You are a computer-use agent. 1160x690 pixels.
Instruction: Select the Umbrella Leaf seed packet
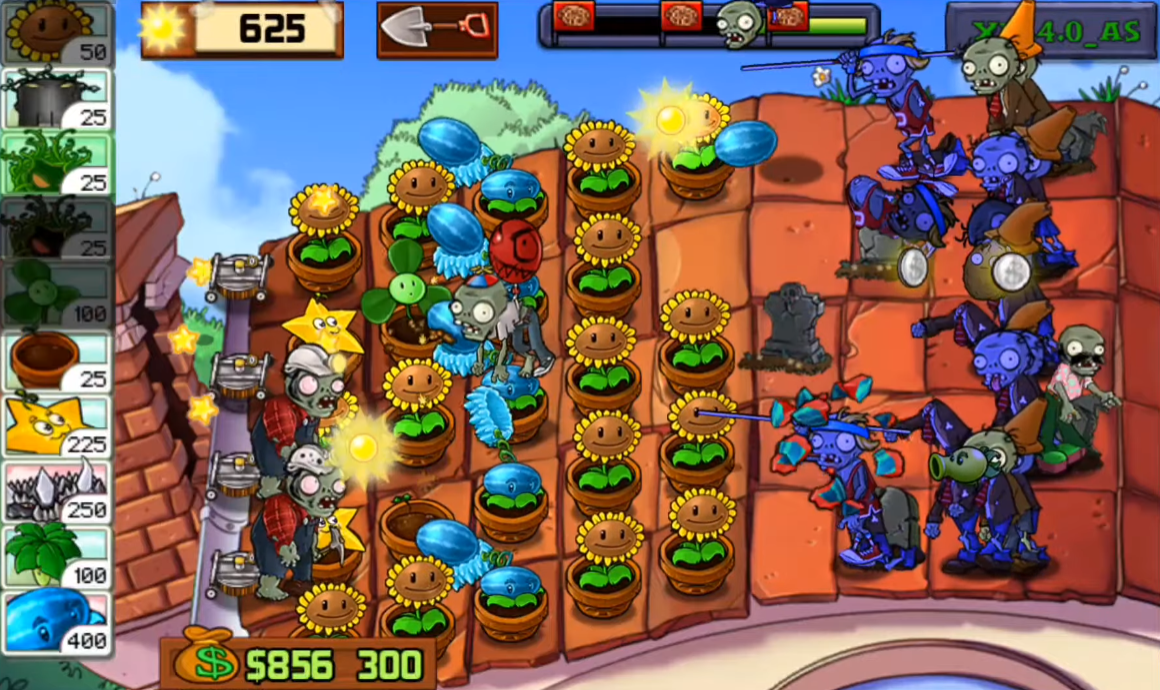[57, 556]
